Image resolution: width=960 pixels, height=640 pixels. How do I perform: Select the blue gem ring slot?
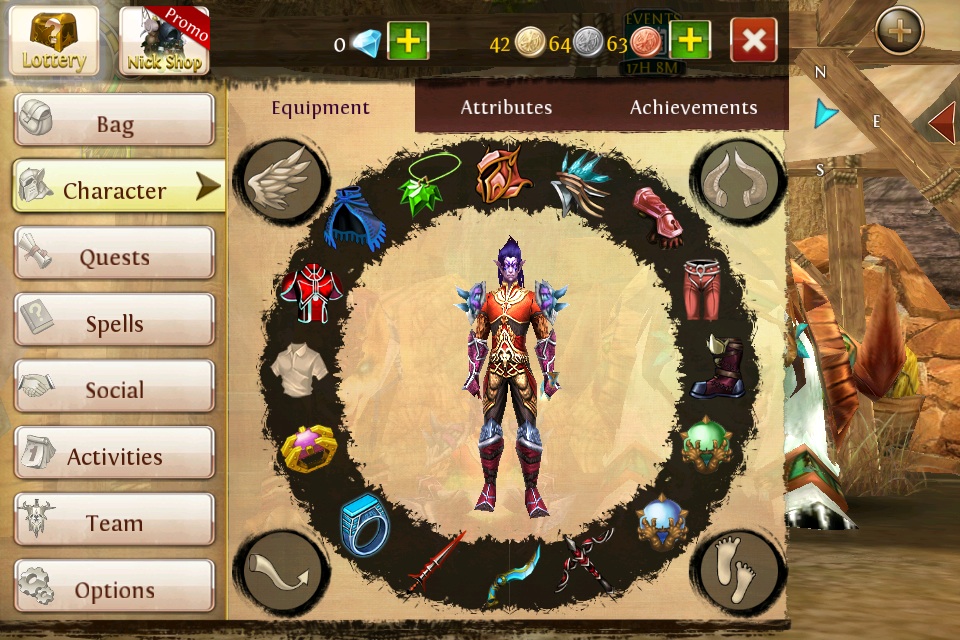(363, 523)
